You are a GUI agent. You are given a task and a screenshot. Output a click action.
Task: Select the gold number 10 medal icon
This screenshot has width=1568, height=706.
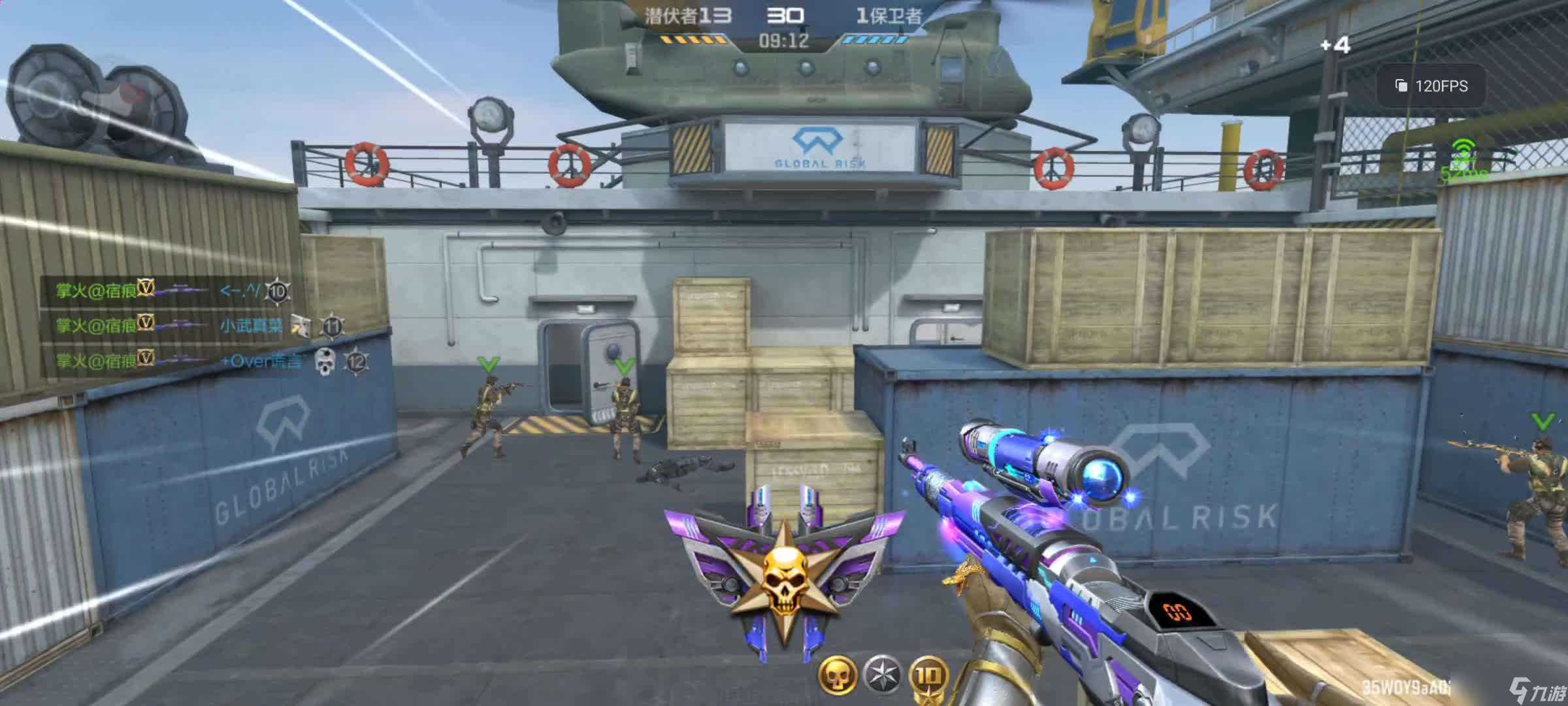click(x=928, y=676)
